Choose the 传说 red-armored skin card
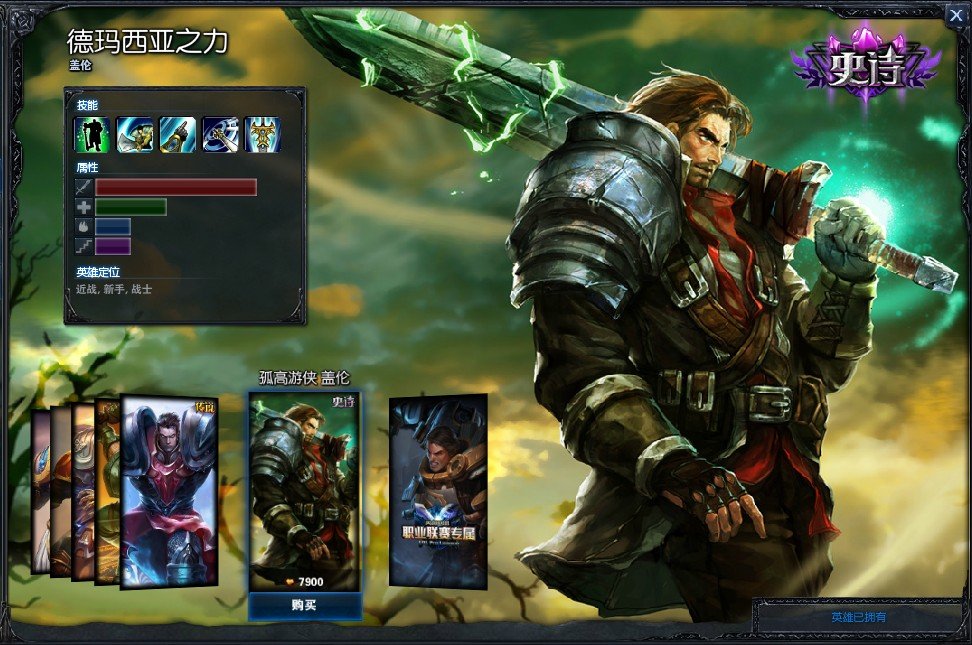The width and height of the screenshot is (972, 645). (x=168, y=490)
